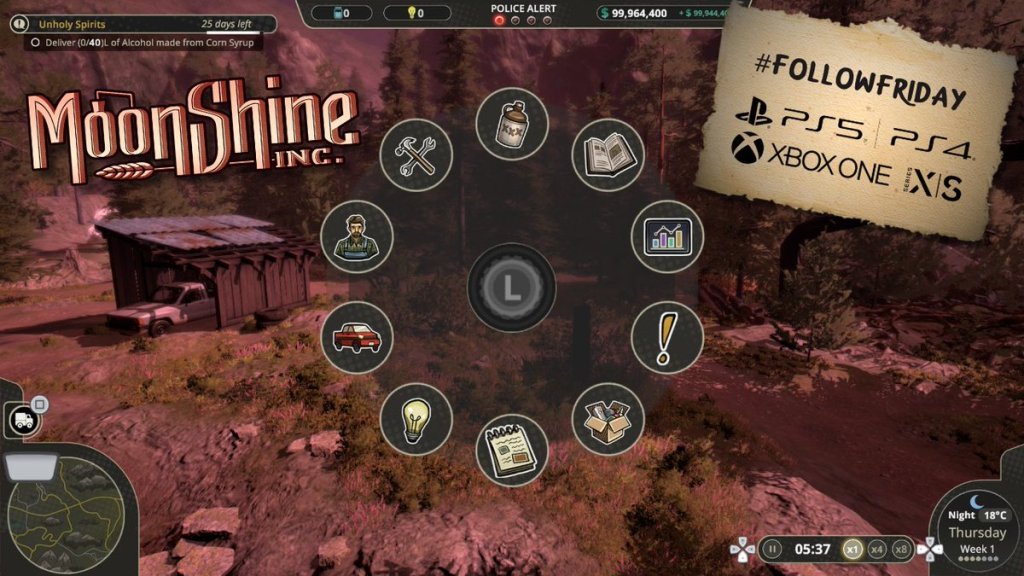Image resolution: width=1024 pixels, height=576 pixels.
Task: Open the recipe book
Action: [608, 155]
